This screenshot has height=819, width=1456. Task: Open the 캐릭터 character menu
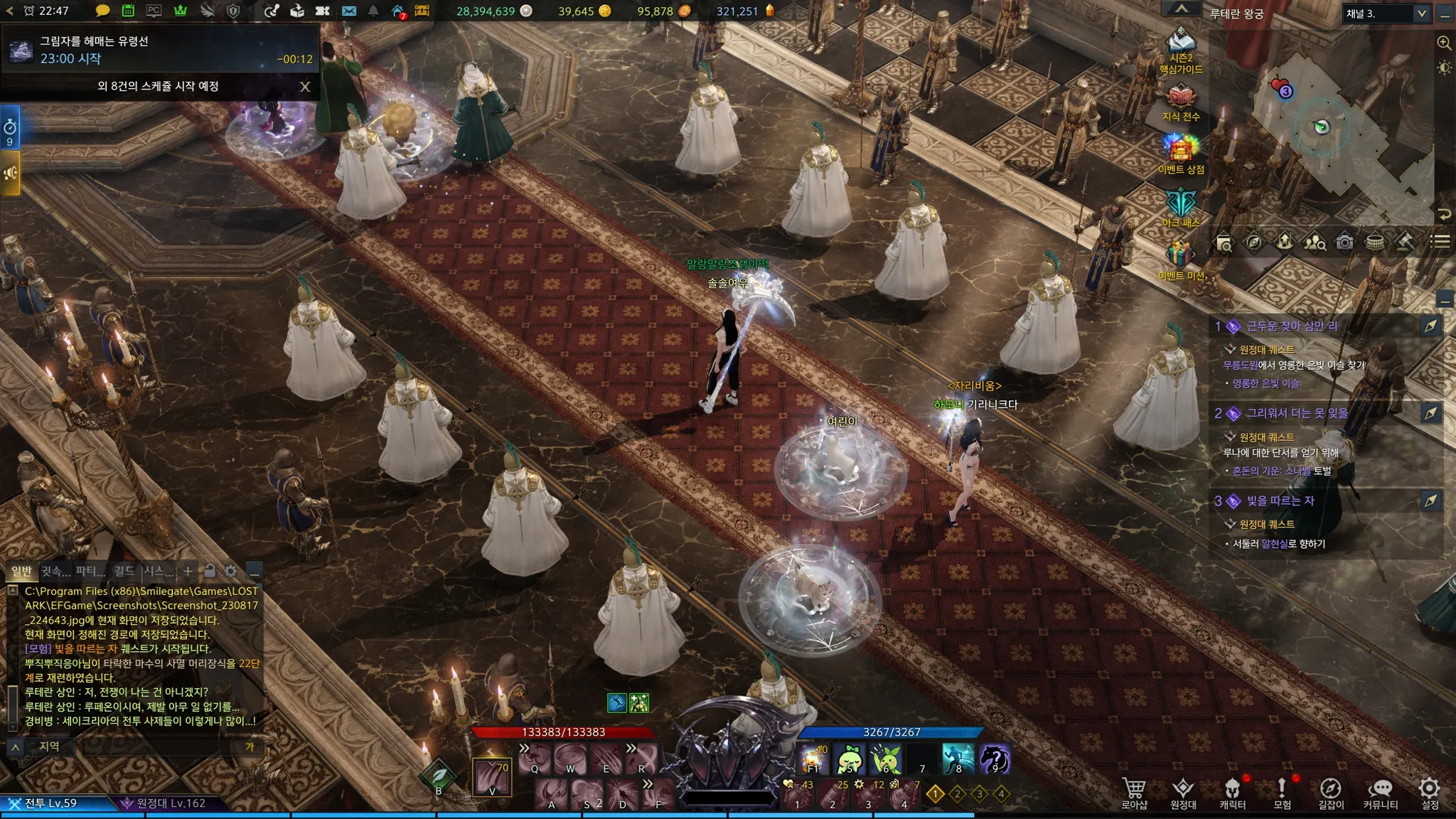point(1232,793)
